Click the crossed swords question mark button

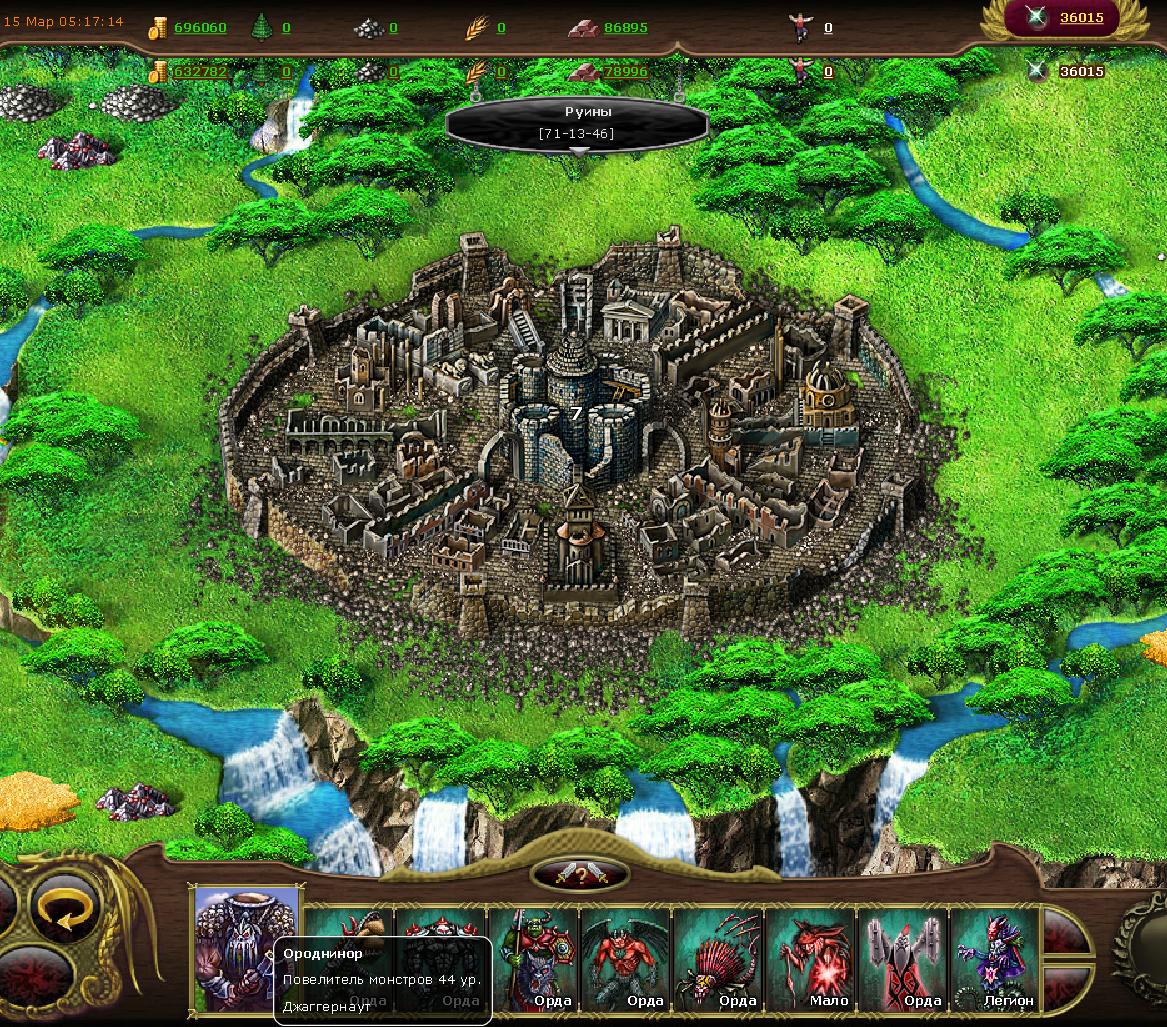tap(580, 875)
